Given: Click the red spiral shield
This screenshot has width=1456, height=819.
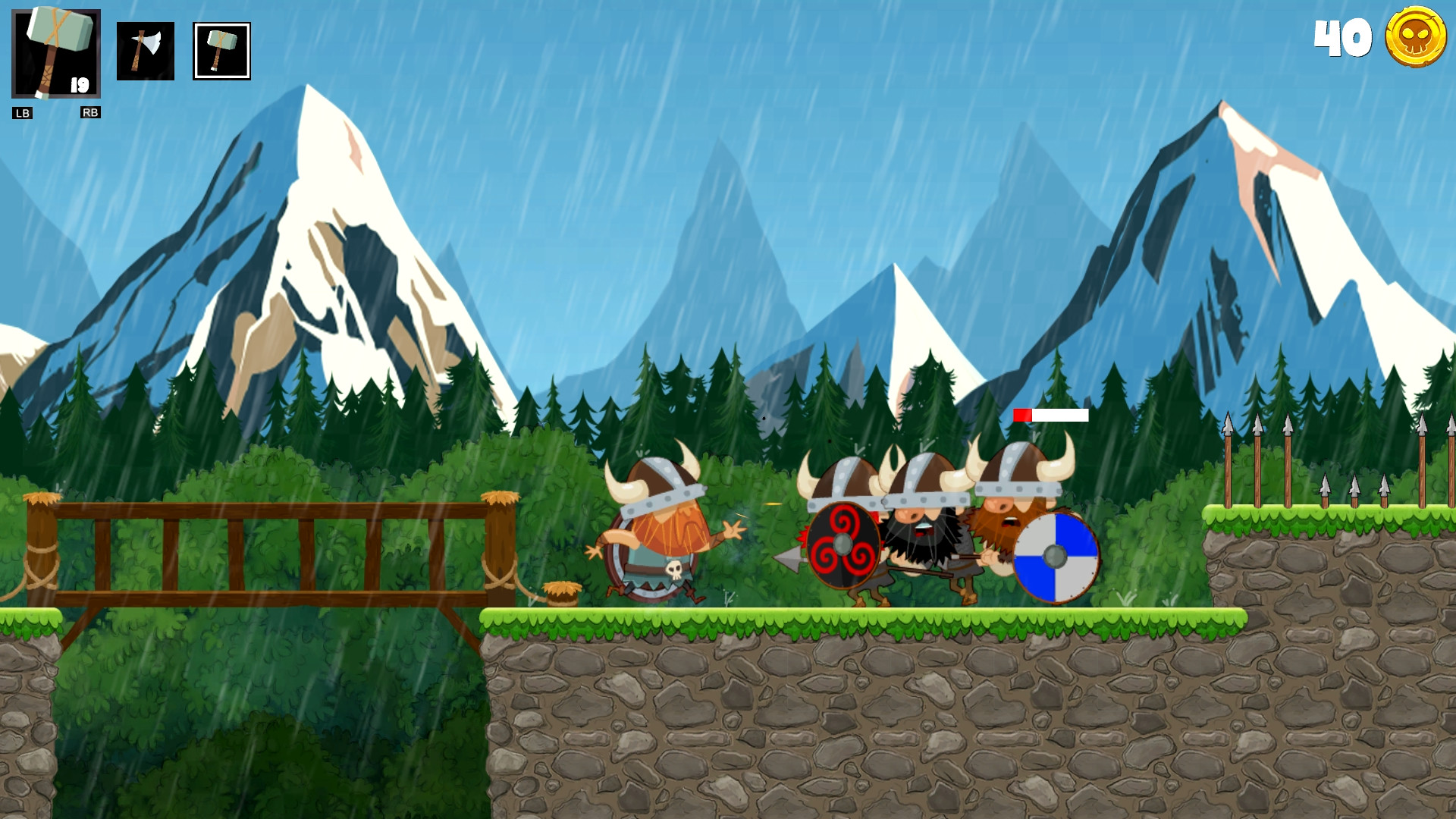Looking at the screenshot, I should [842, 544].
